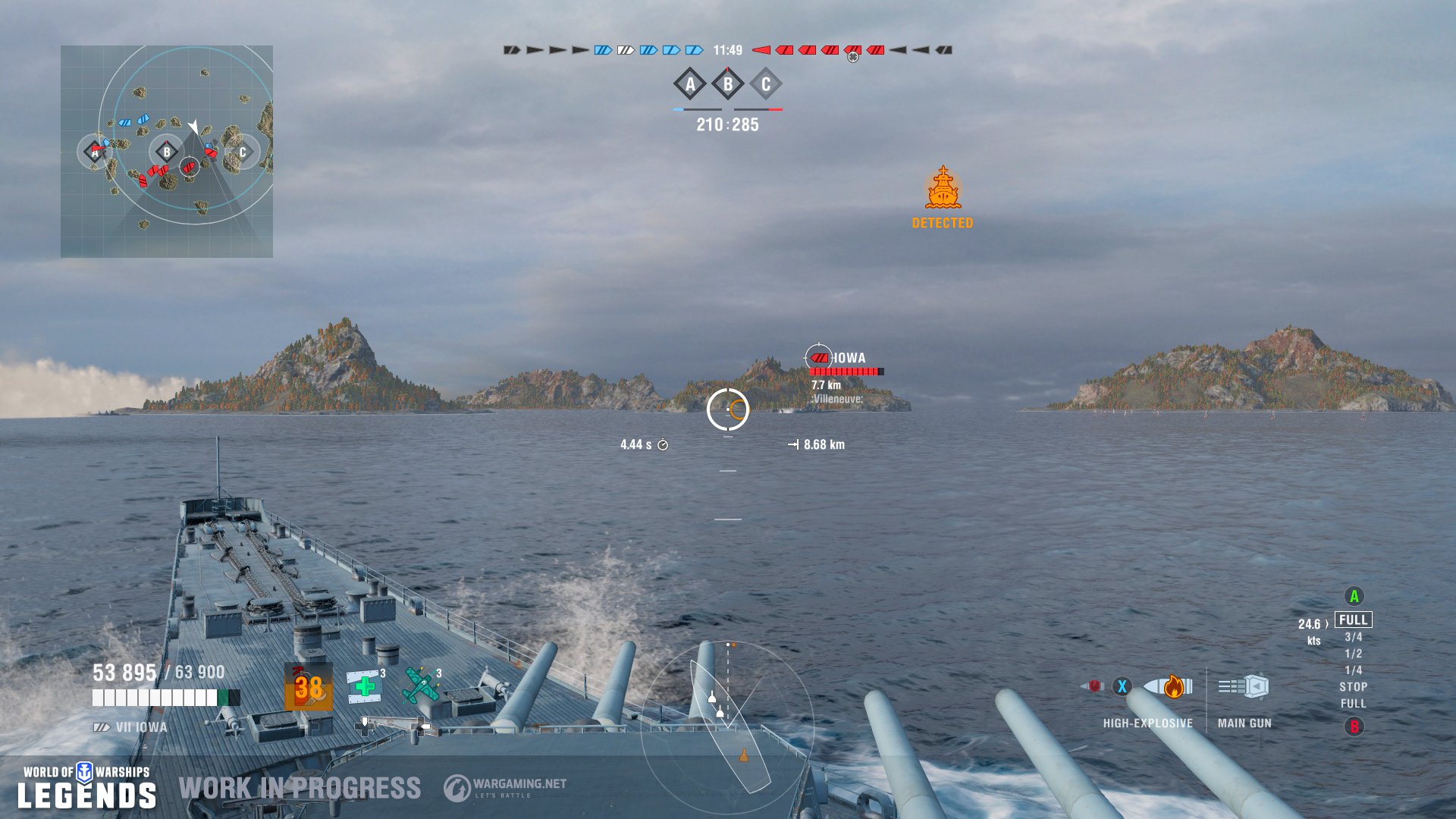Activate the Repair Party consumable
The width and height of the screenshot is (1456, 819).
364,686
